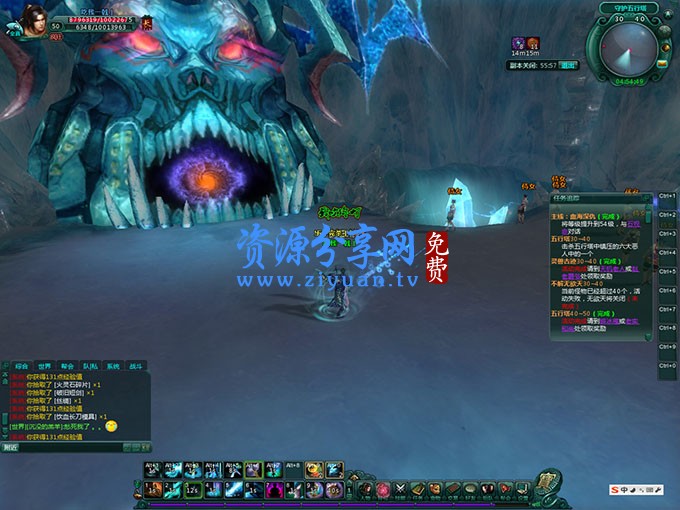Screen dimensions: 680x510
Task: Click the Sogou input method S logo
Action: click(x=614, y=490)
